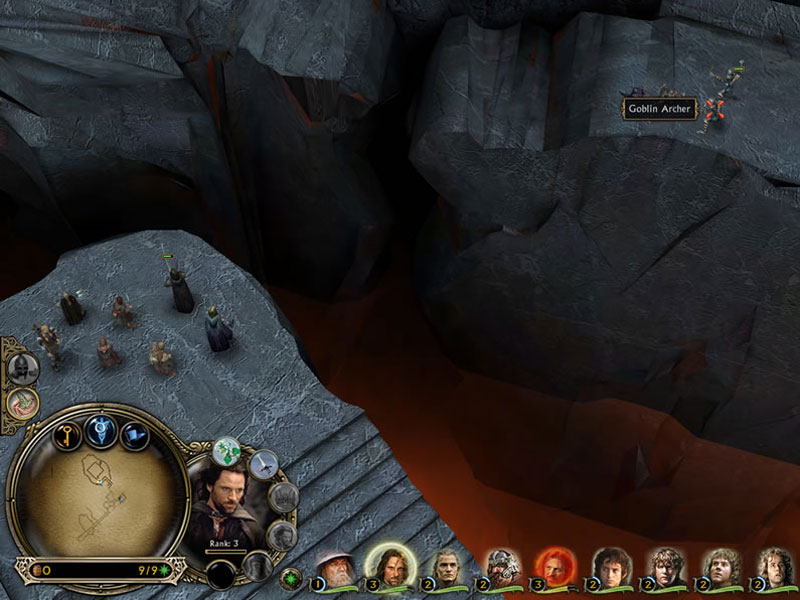The height and width of the screenshot is (600, 800).
Task: Click the hand holding leaf icon
Action: click(x=21, y=403)
